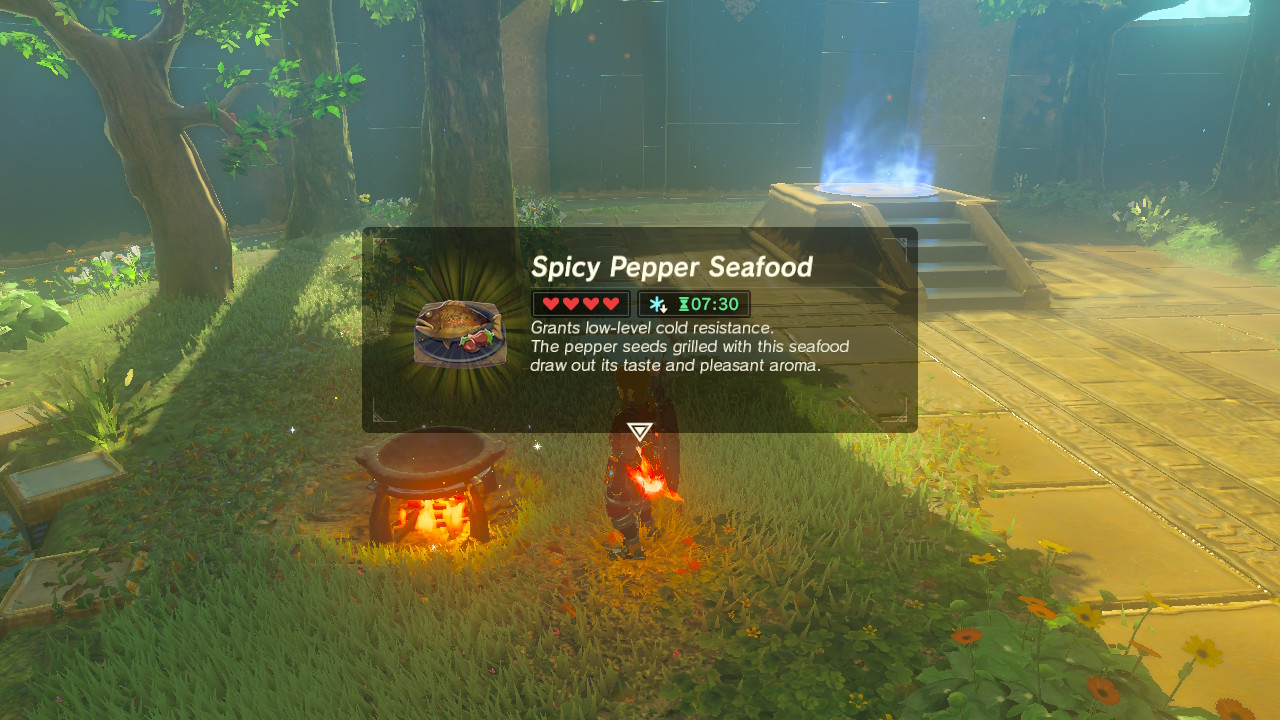This screenshot has width=1280, height=720.
Task: Toggle the hearts recovery panel
Action: pos(580,303)
